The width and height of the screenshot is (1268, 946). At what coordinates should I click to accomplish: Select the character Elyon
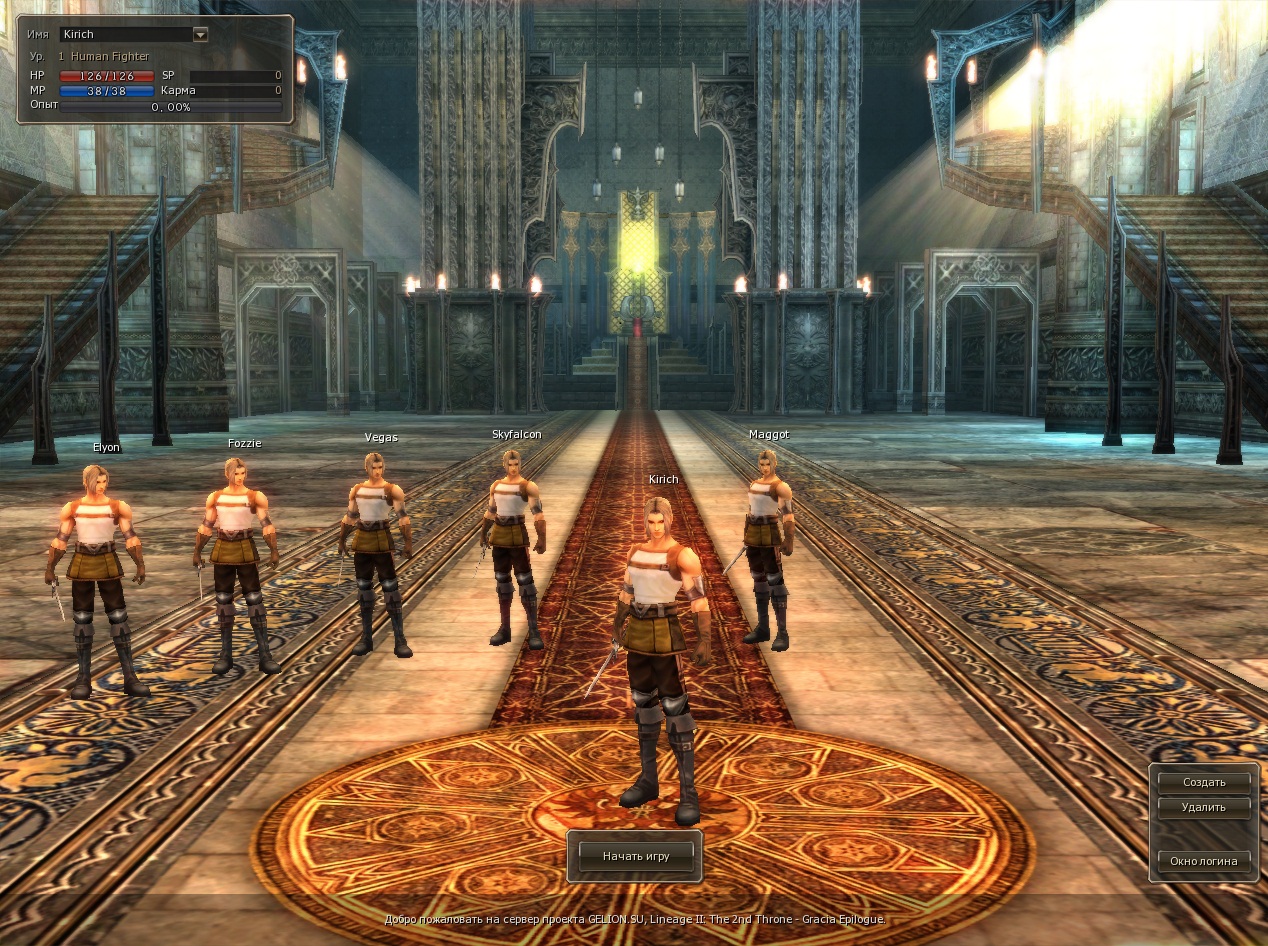(97, 570)
